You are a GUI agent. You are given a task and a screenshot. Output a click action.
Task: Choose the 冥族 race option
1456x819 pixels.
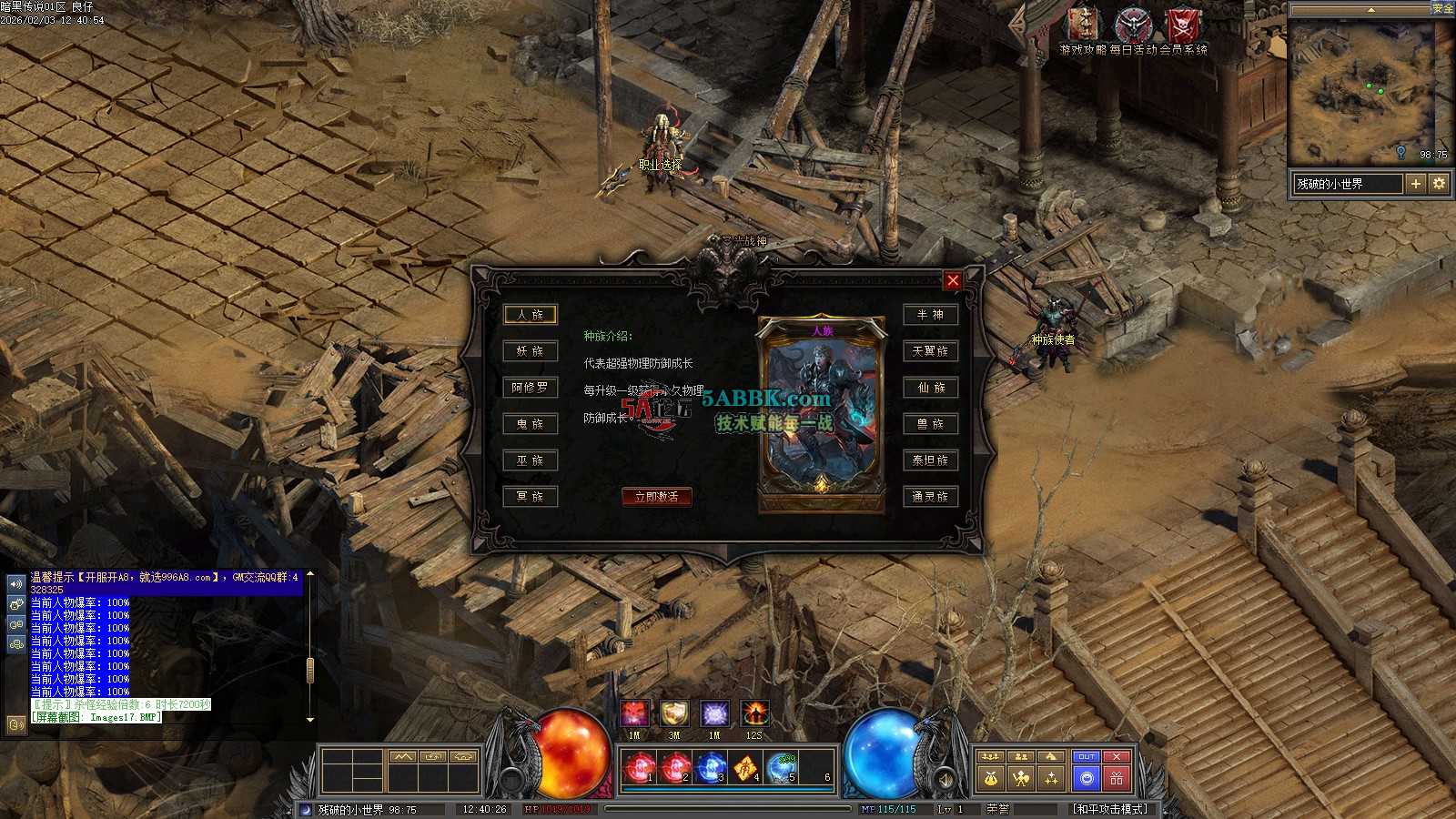[530, 497]
